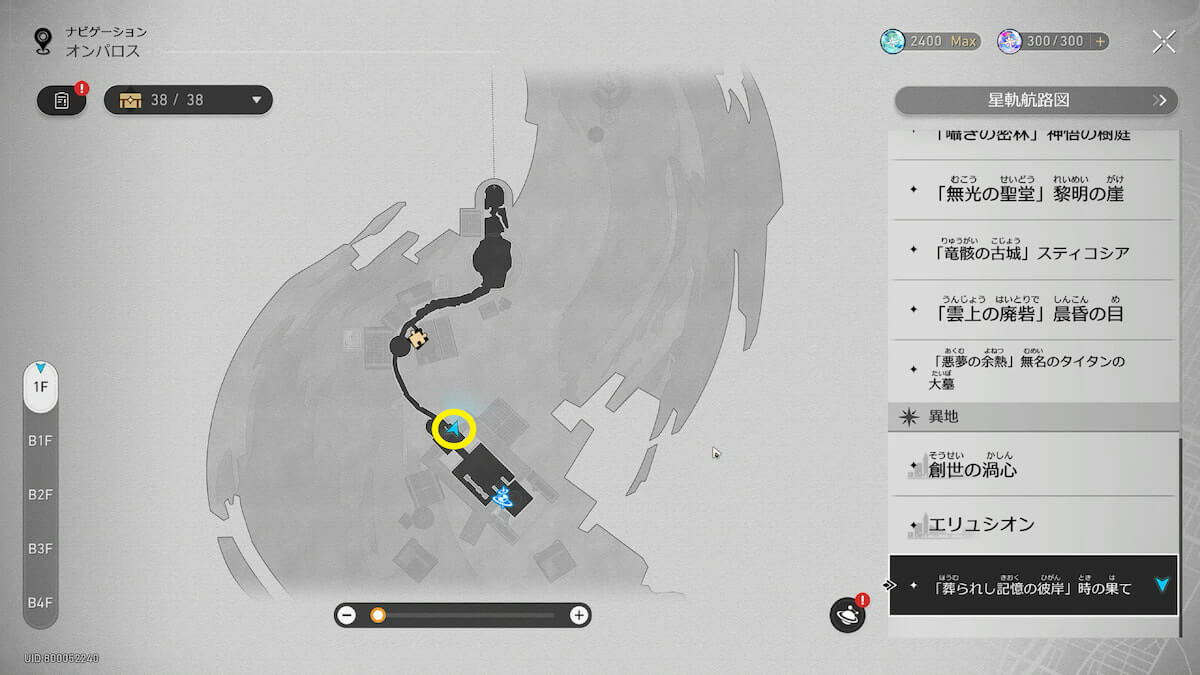Switch to floor B3F
Viewport: 1200px width, 675px height.
(x=41, y=549)
